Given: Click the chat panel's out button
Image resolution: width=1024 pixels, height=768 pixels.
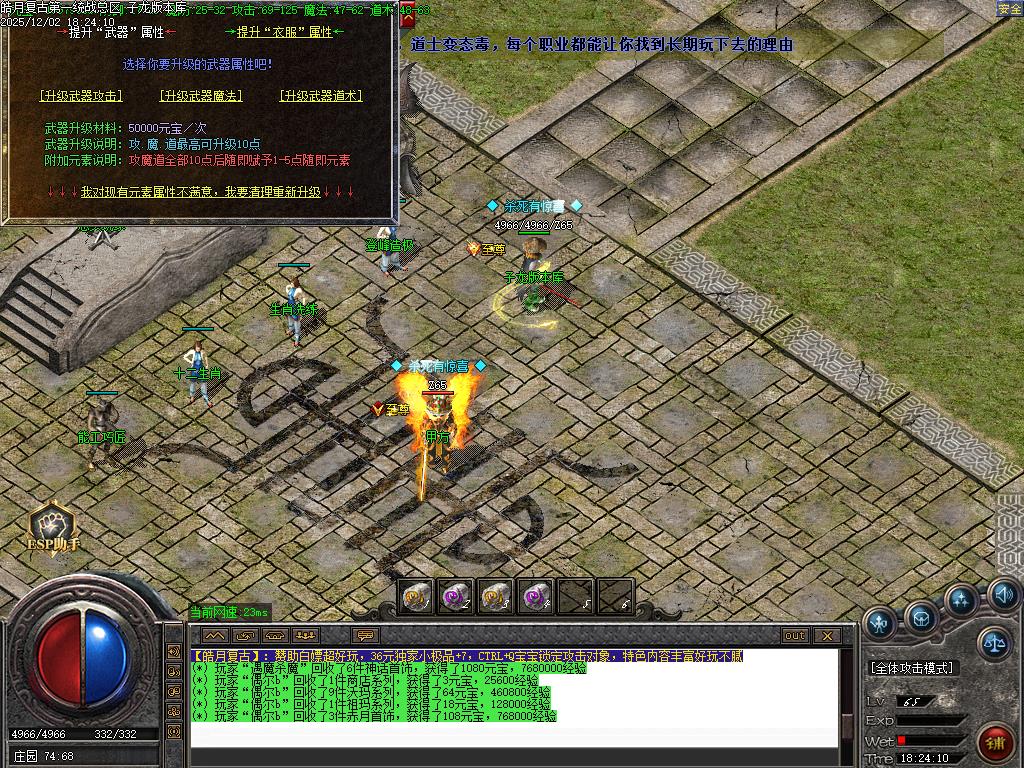Looking at the screenshot, I should (x=795, y=636).
